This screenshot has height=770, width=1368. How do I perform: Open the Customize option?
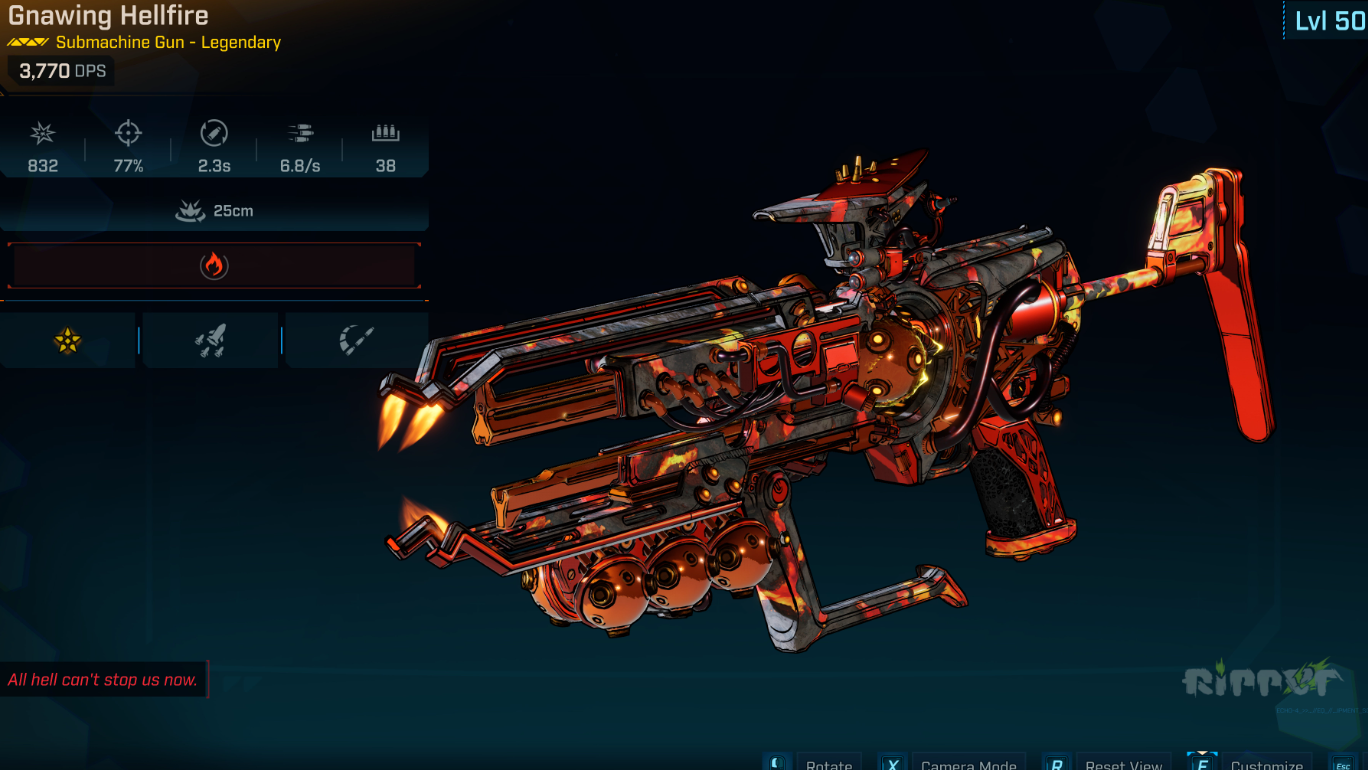pos(1266,764)
